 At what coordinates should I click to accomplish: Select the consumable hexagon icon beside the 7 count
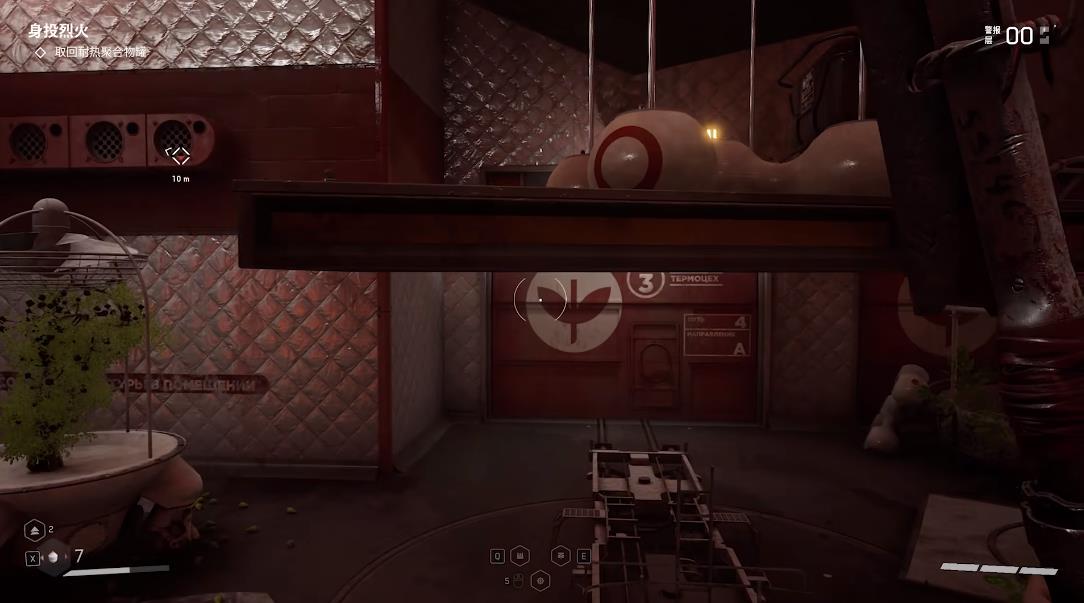click(x=53, y=558)
